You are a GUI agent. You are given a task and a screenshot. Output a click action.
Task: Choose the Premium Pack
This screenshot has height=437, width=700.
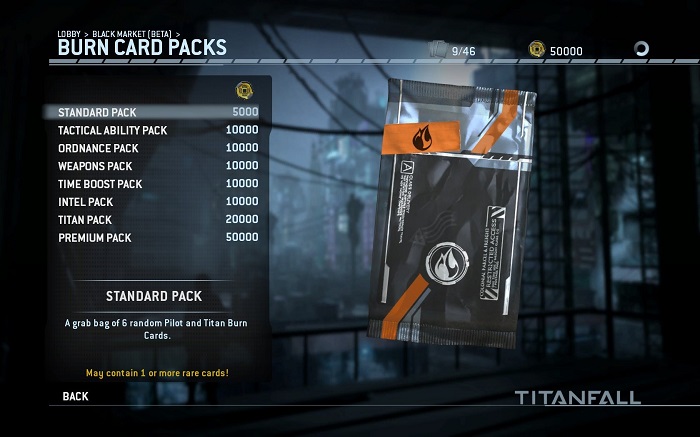150,238
